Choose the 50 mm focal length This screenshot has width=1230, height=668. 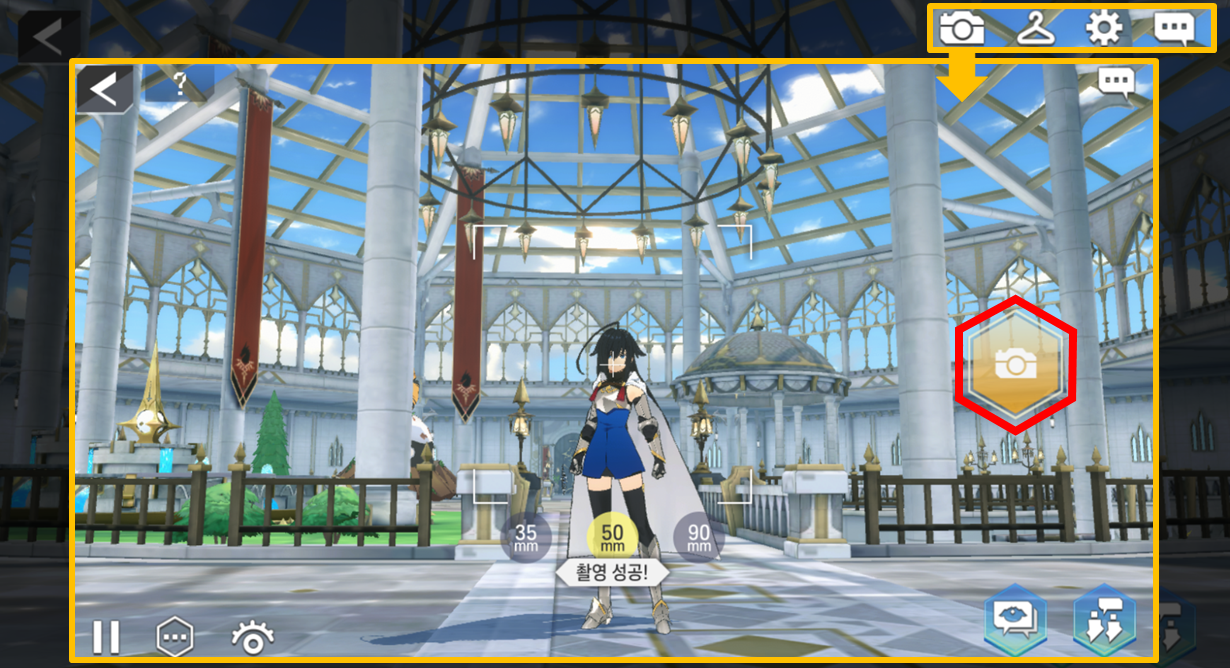612,539
